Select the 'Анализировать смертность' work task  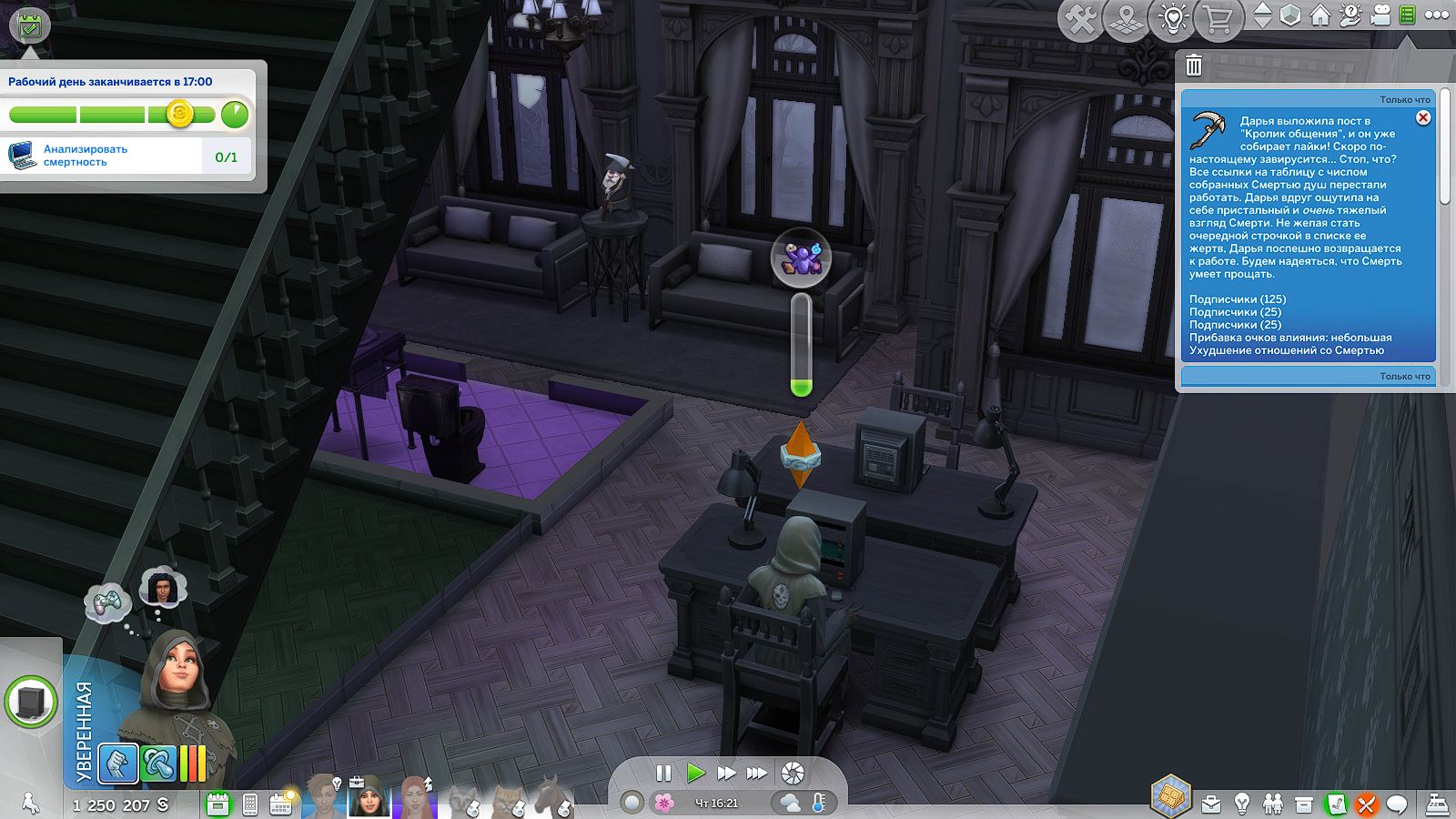pyautogui.click(x=126, y=156)
